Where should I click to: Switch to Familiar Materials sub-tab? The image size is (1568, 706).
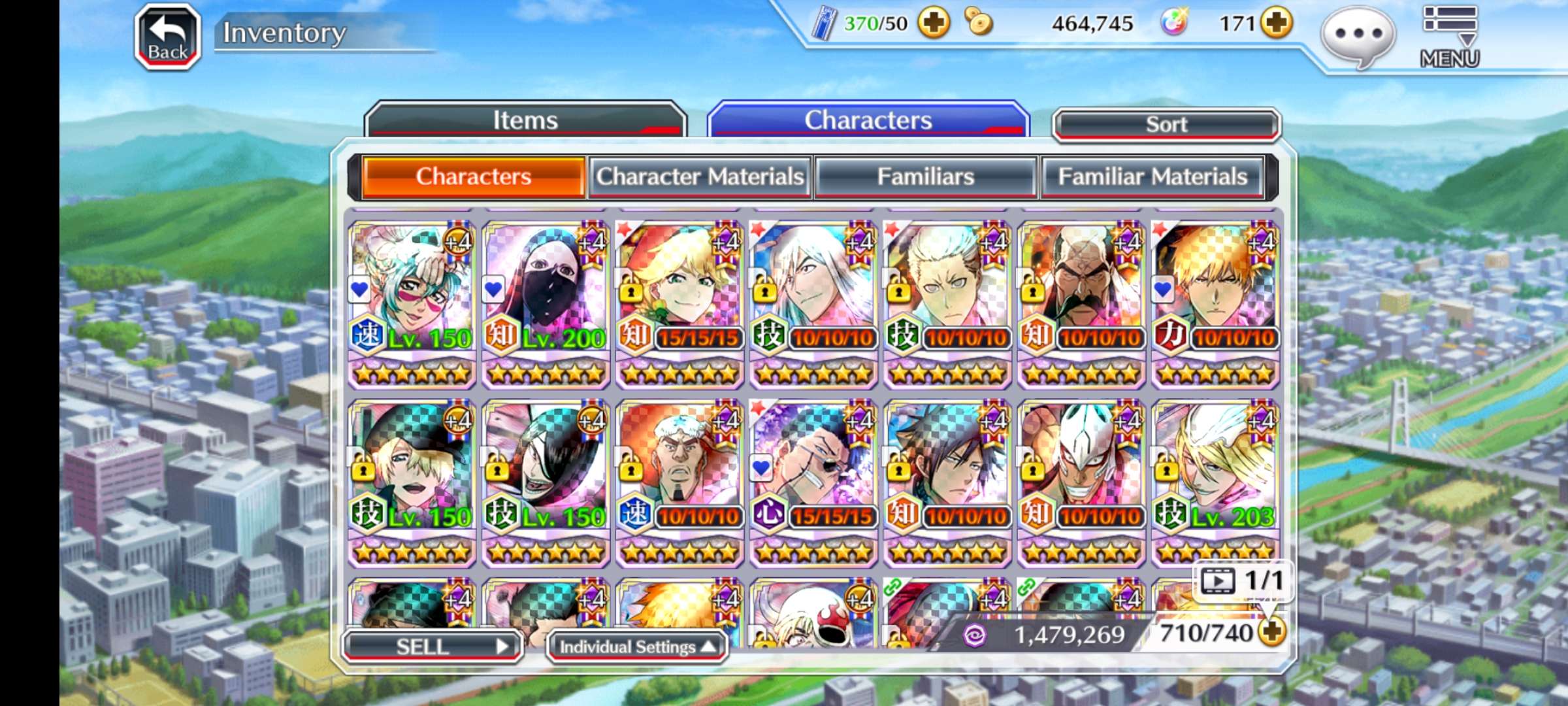[x=1152, y=176]
